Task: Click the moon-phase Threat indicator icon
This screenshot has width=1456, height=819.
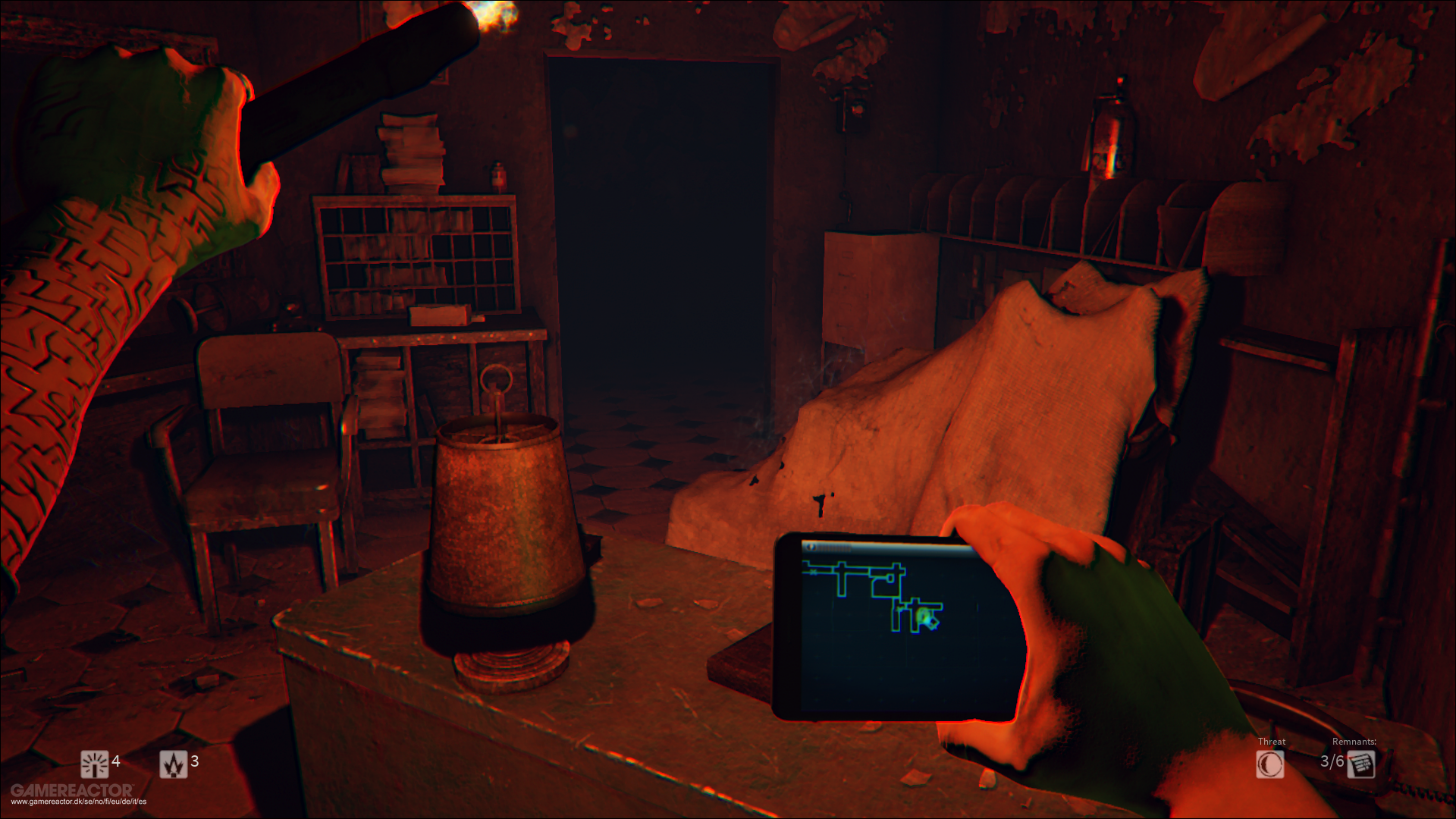Action: [1269, 765]
